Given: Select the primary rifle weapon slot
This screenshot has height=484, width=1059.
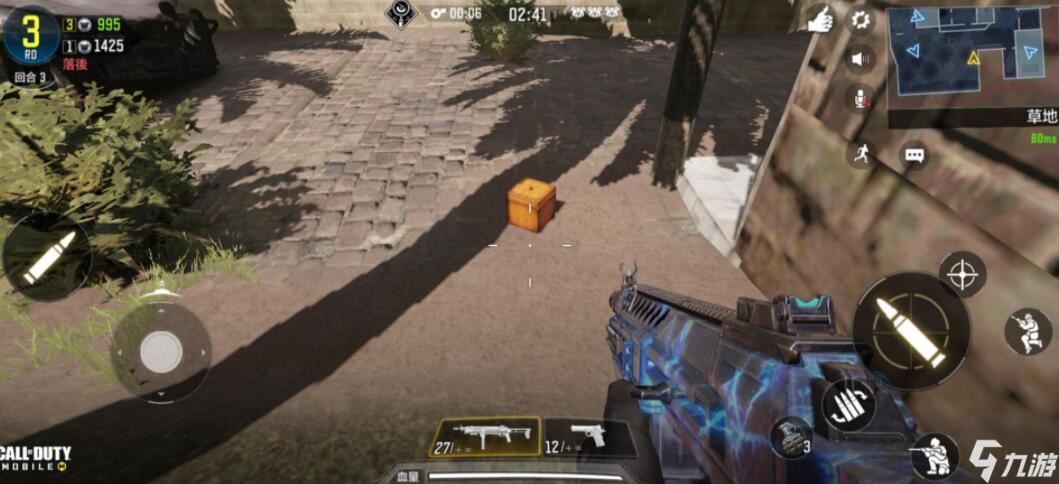Looking at the screenshot, I should click(484, 437).
